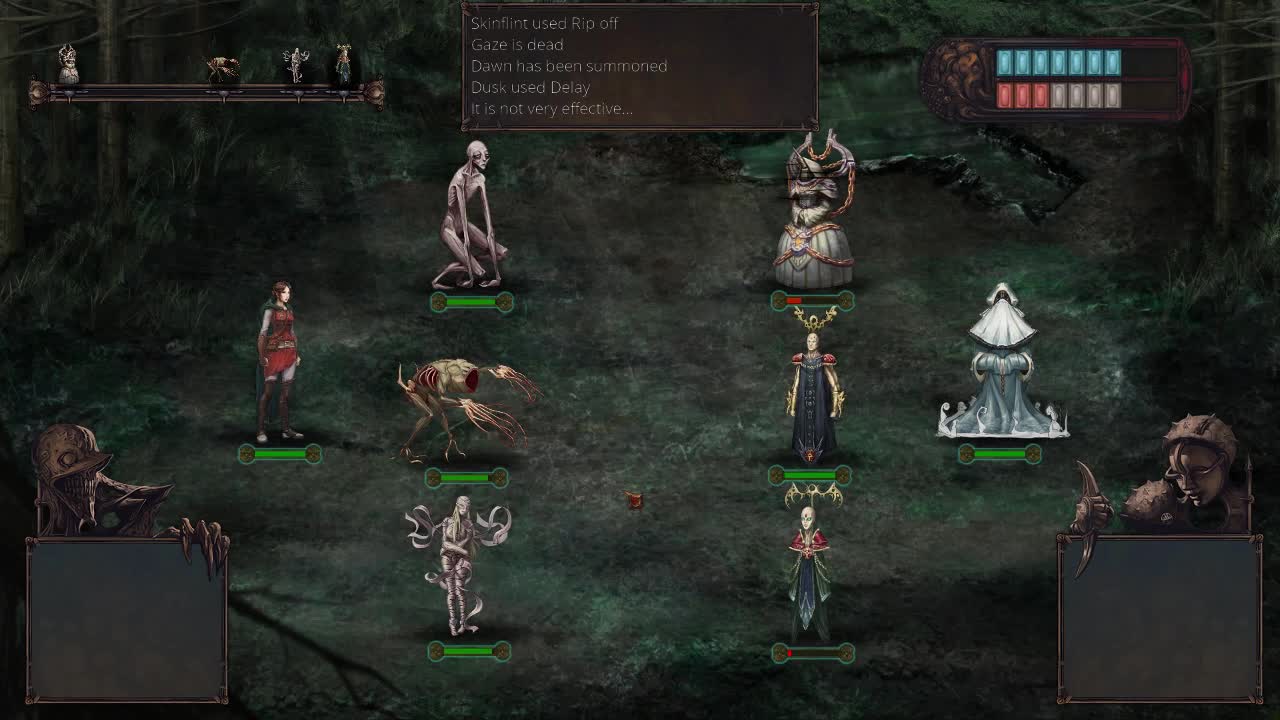1280x720 pixels.
Task: Select the armored dress portrait in turn order
Action: [68, 65]
